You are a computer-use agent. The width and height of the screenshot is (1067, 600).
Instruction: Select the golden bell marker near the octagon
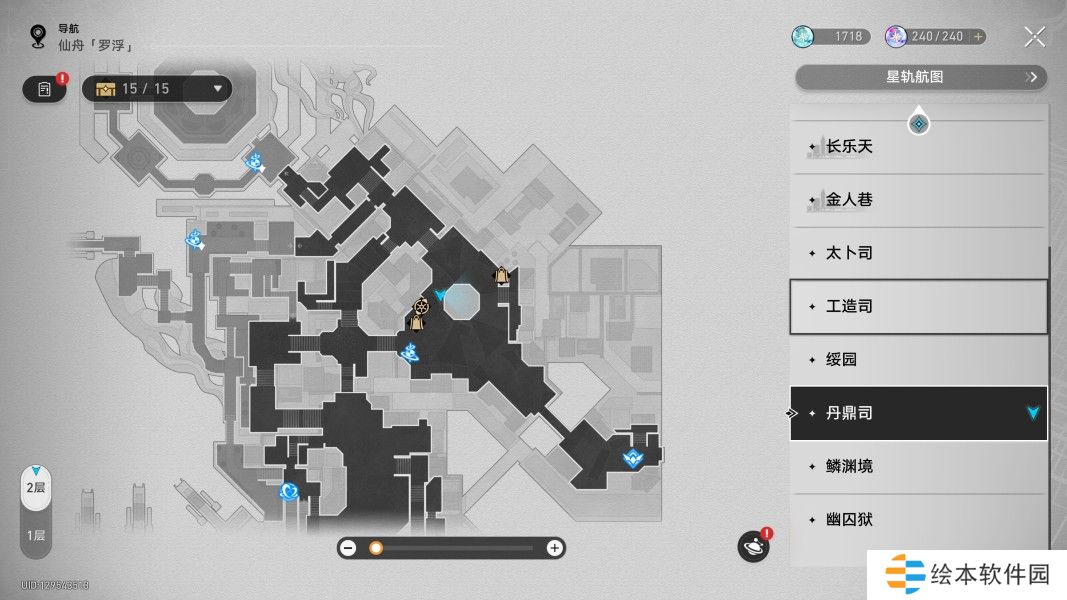pos(500,276)
